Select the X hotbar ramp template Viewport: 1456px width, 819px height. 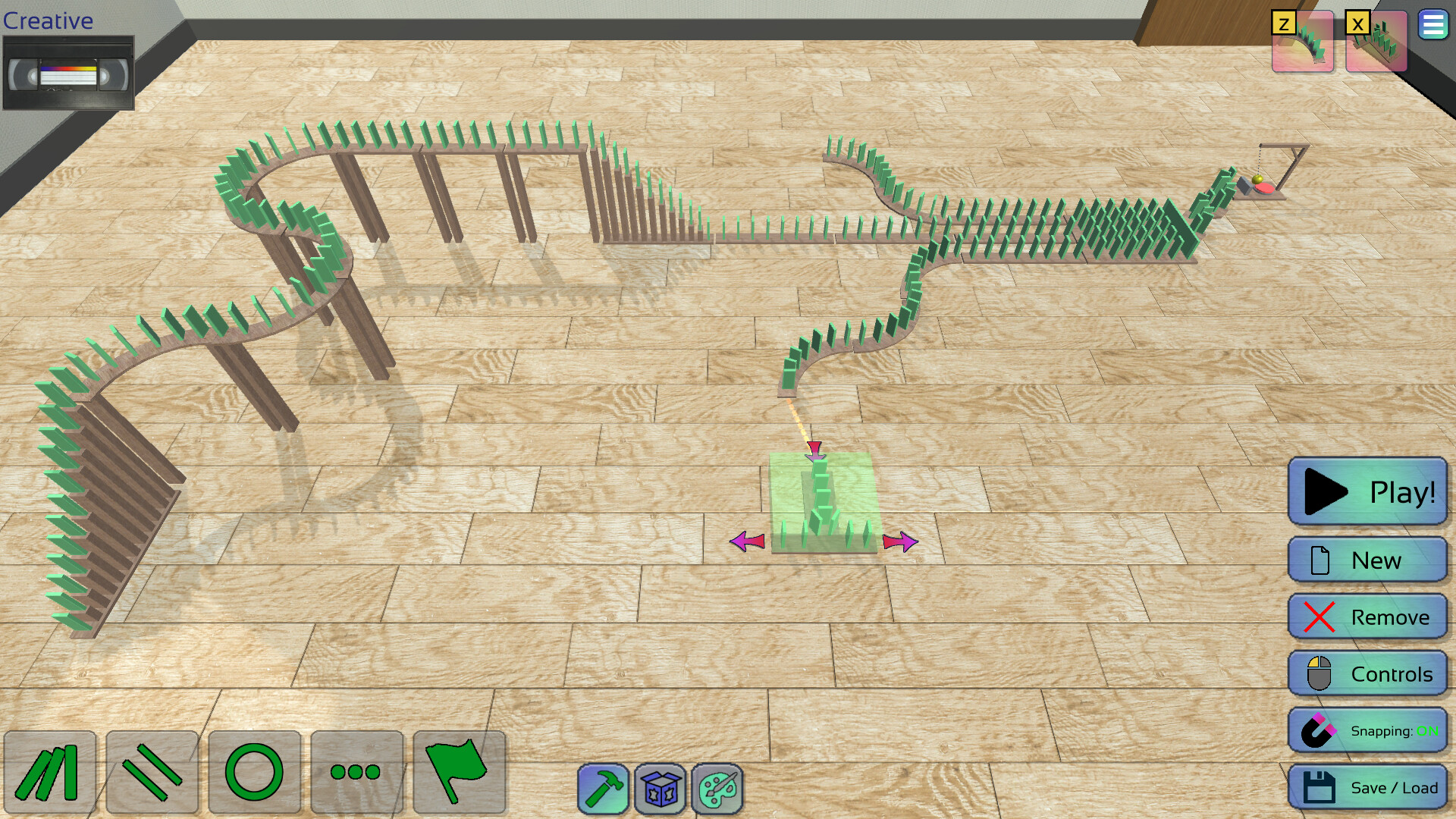coord(1375,42)
